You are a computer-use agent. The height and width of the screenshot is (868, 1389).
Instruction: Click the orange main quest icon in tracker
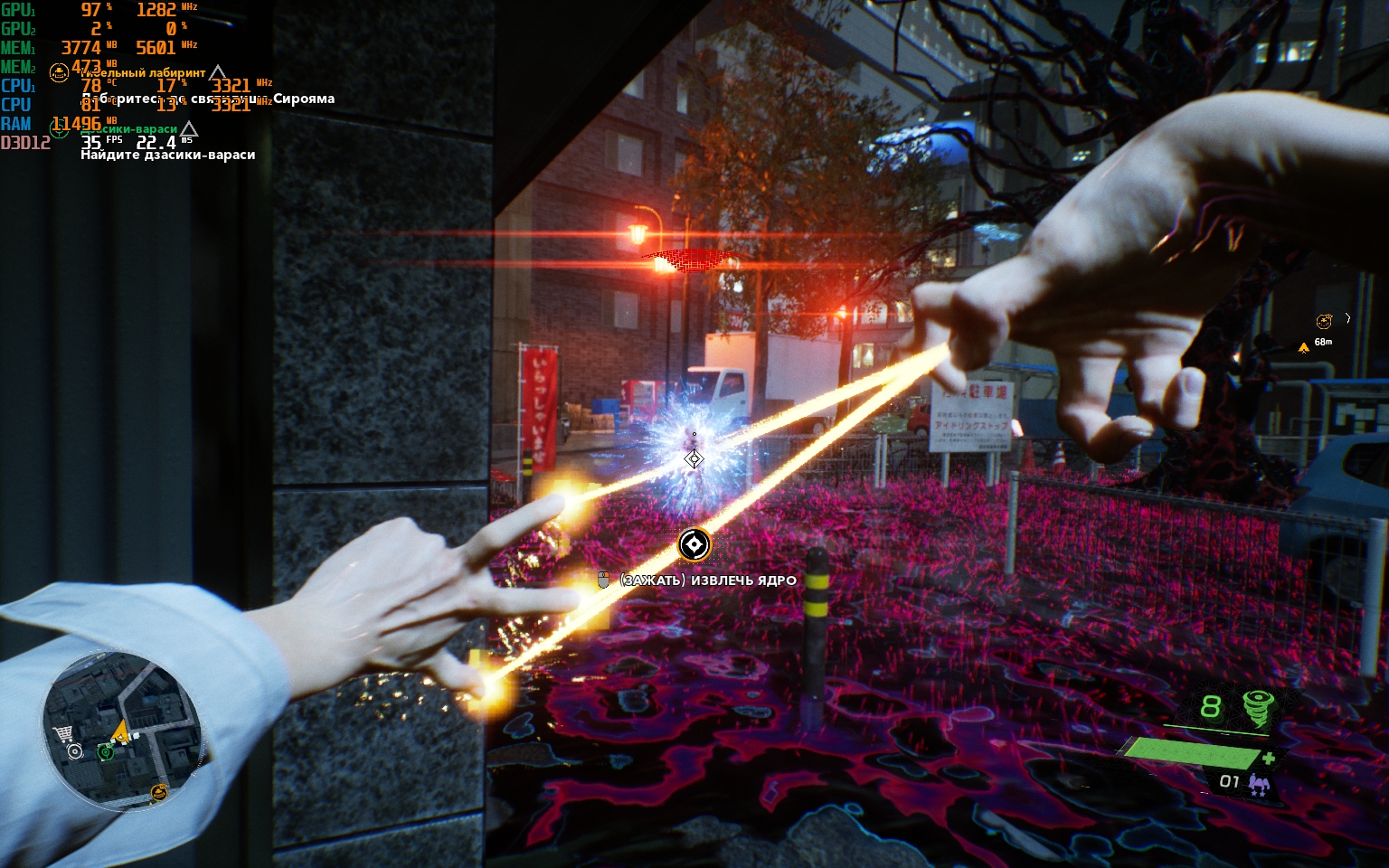click(x=60, y=72)
